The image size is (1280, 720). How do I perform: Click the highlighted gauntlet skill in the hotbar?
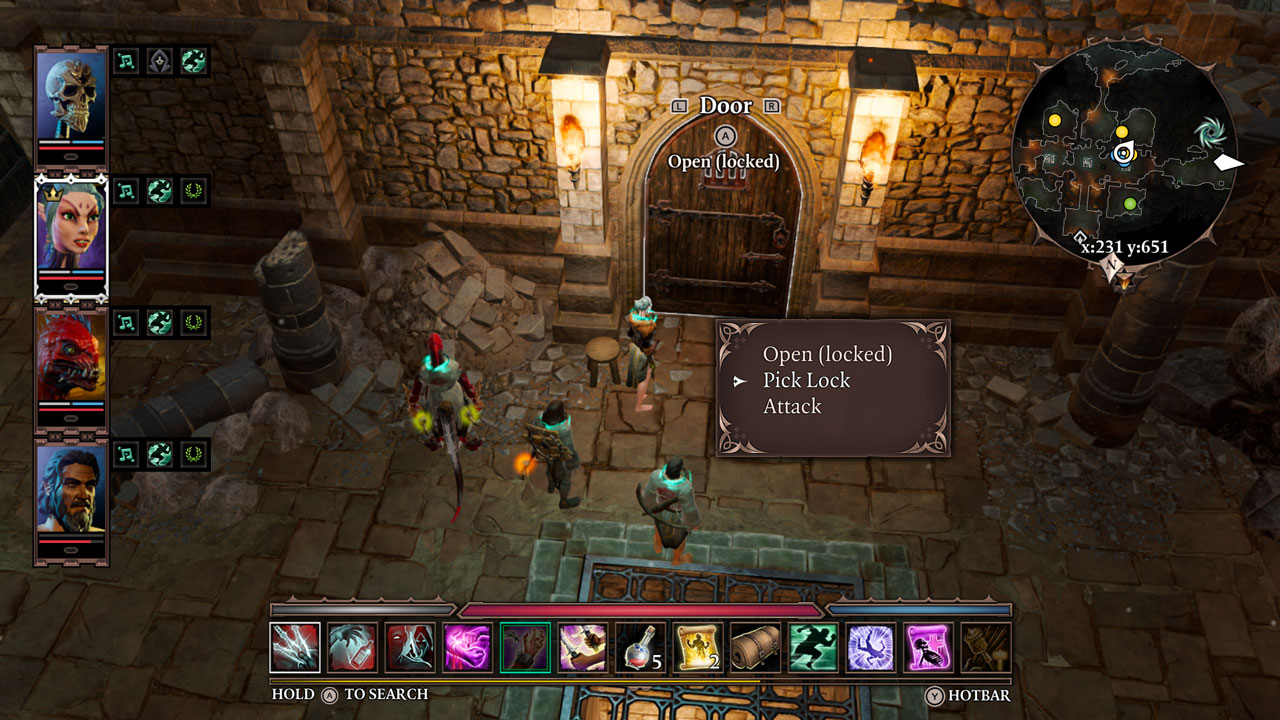pos(527,650)
